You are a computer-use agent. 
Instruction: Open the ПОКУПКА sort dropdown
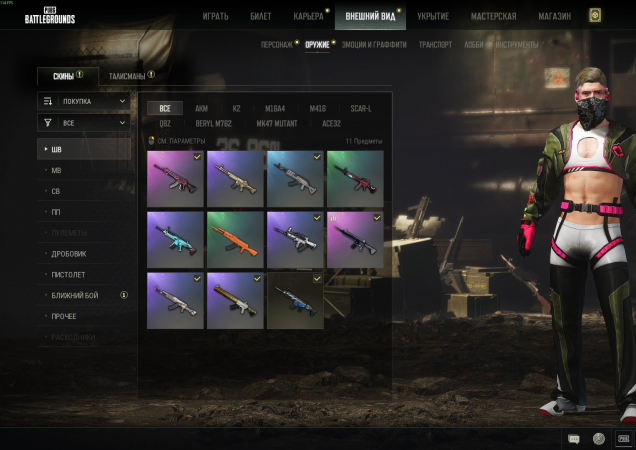(84, 101)
